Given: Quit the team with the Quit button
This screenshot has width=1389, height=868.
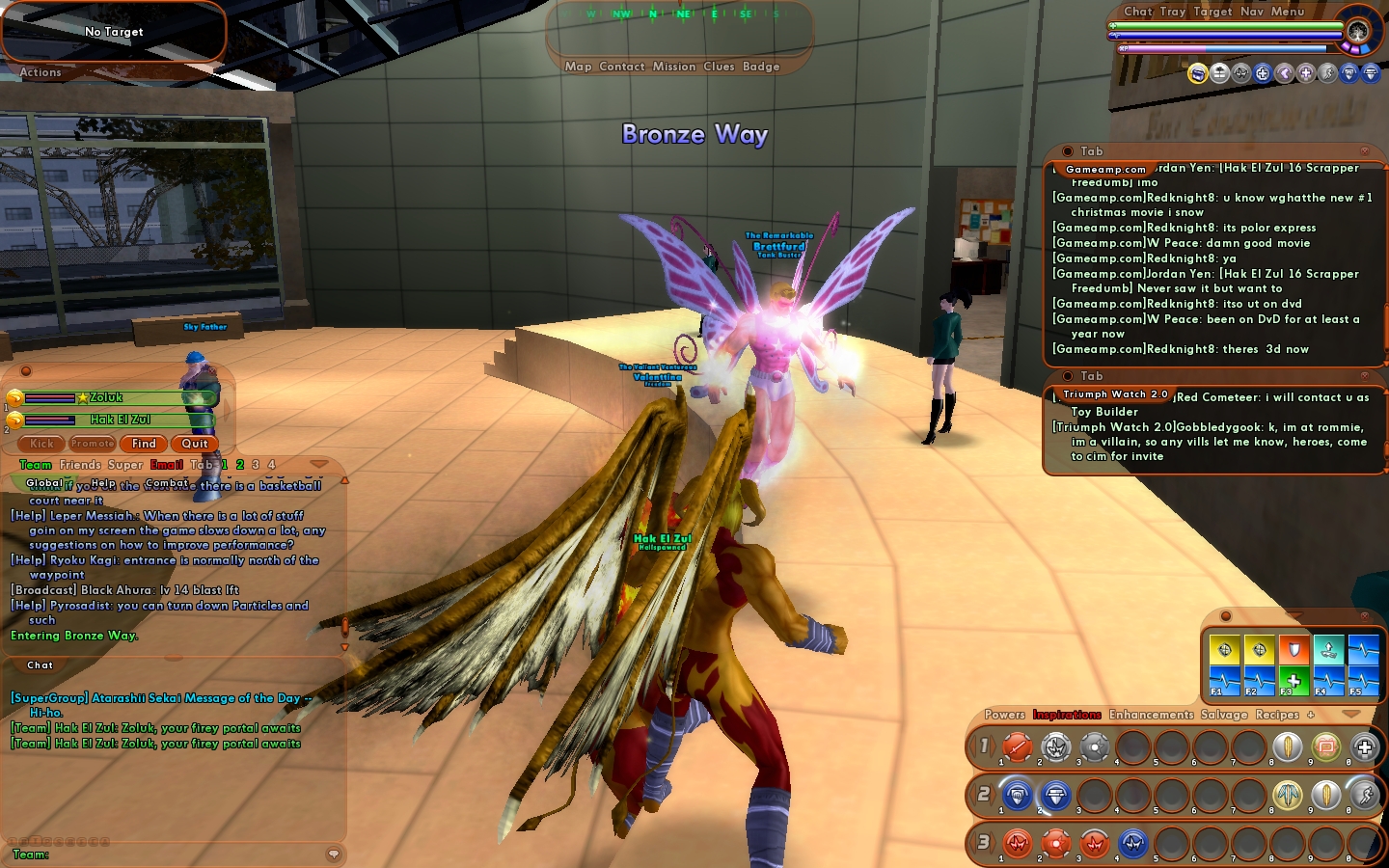Looking at the screenshot, I should 195,444.
